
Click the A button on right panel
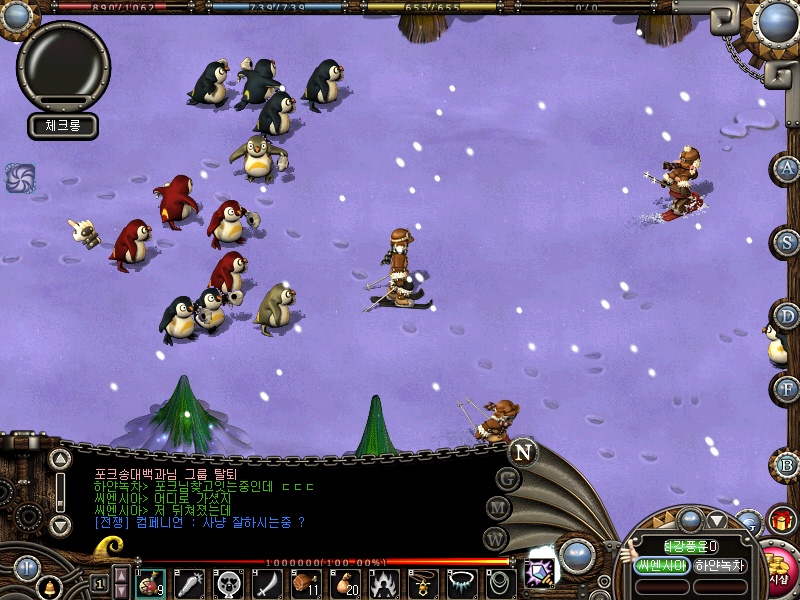[x=787, y=168]
